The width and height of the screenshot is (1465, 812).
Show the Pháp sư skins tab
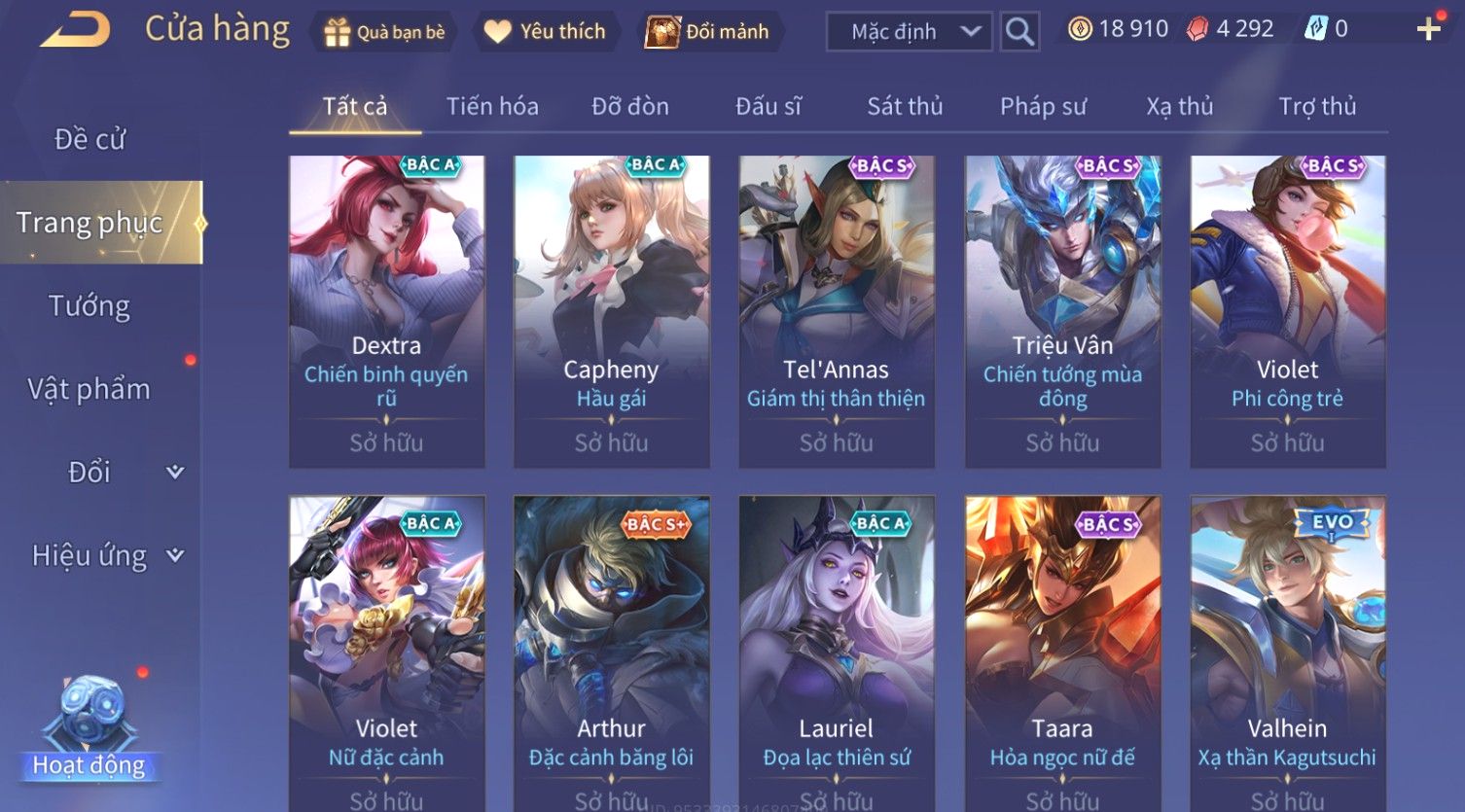click(x=1043, y=106)
